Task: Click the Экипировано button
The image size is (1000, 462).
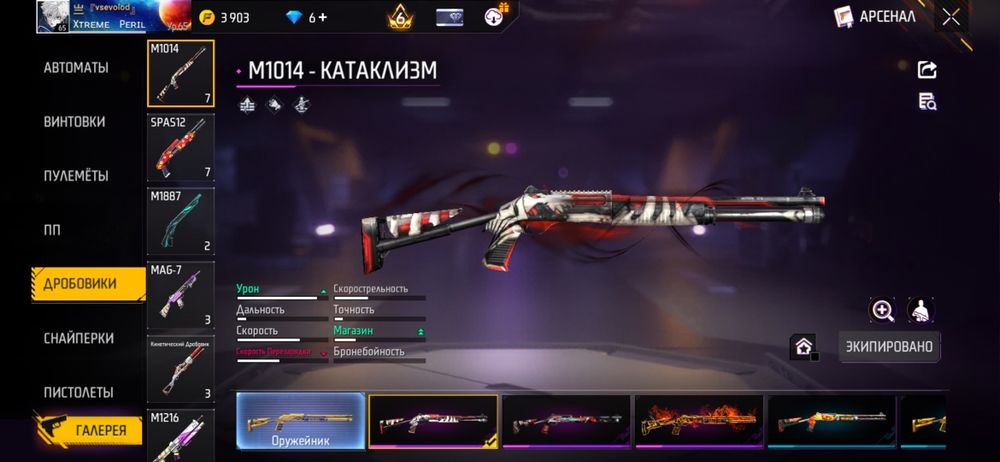Action: pyautogui.click(x=889, y=347)
